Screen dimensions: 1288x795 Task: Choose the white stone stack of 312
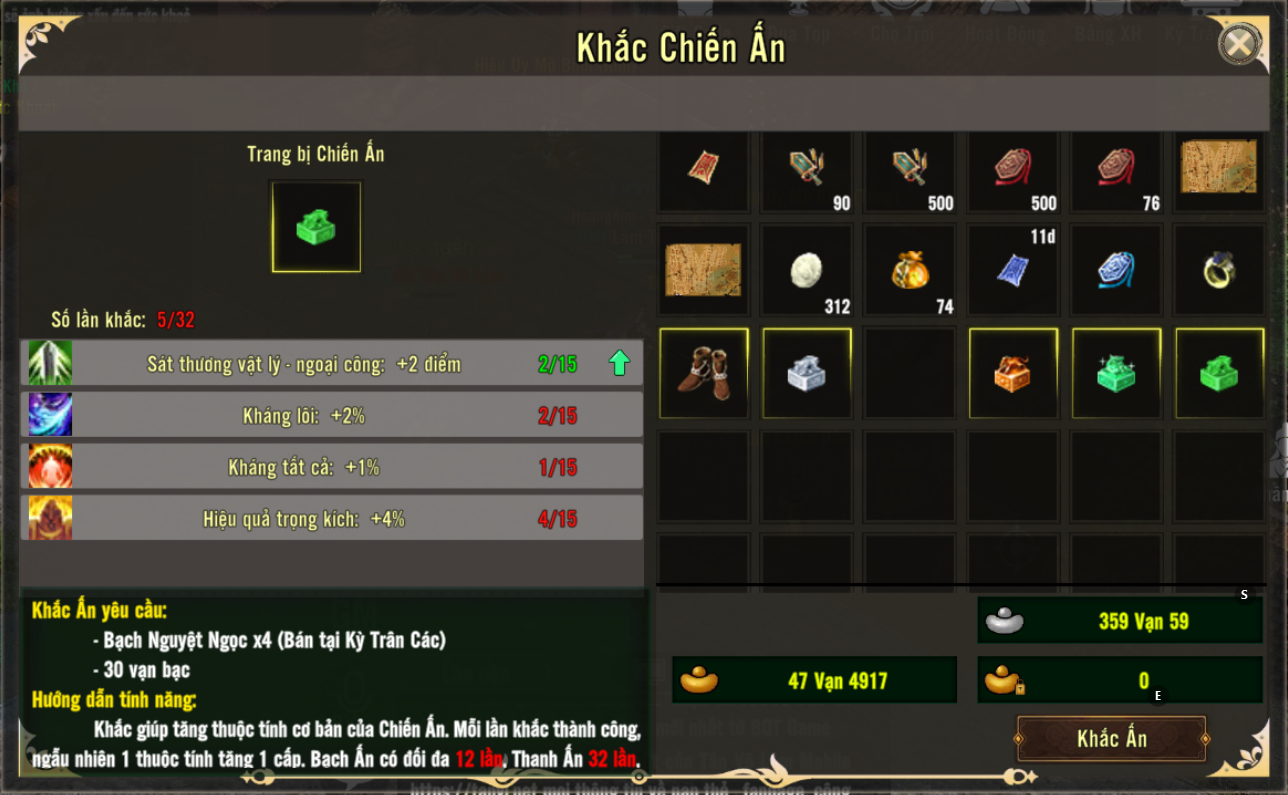[807, 270]
